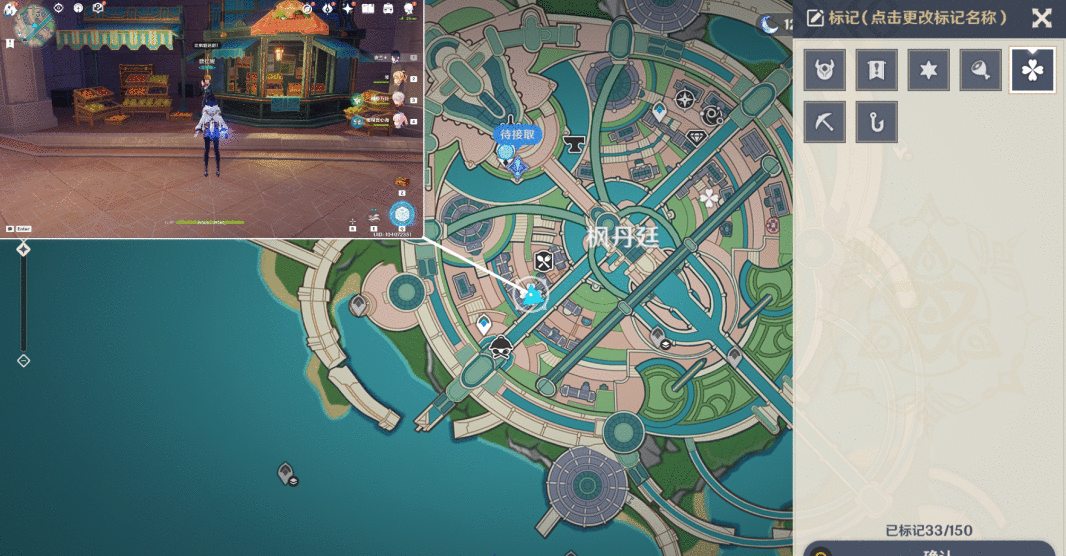This screenshot has width=1066, height=556.
Task: Choose the fishing hook marker icon
Action: click(877, 122)
